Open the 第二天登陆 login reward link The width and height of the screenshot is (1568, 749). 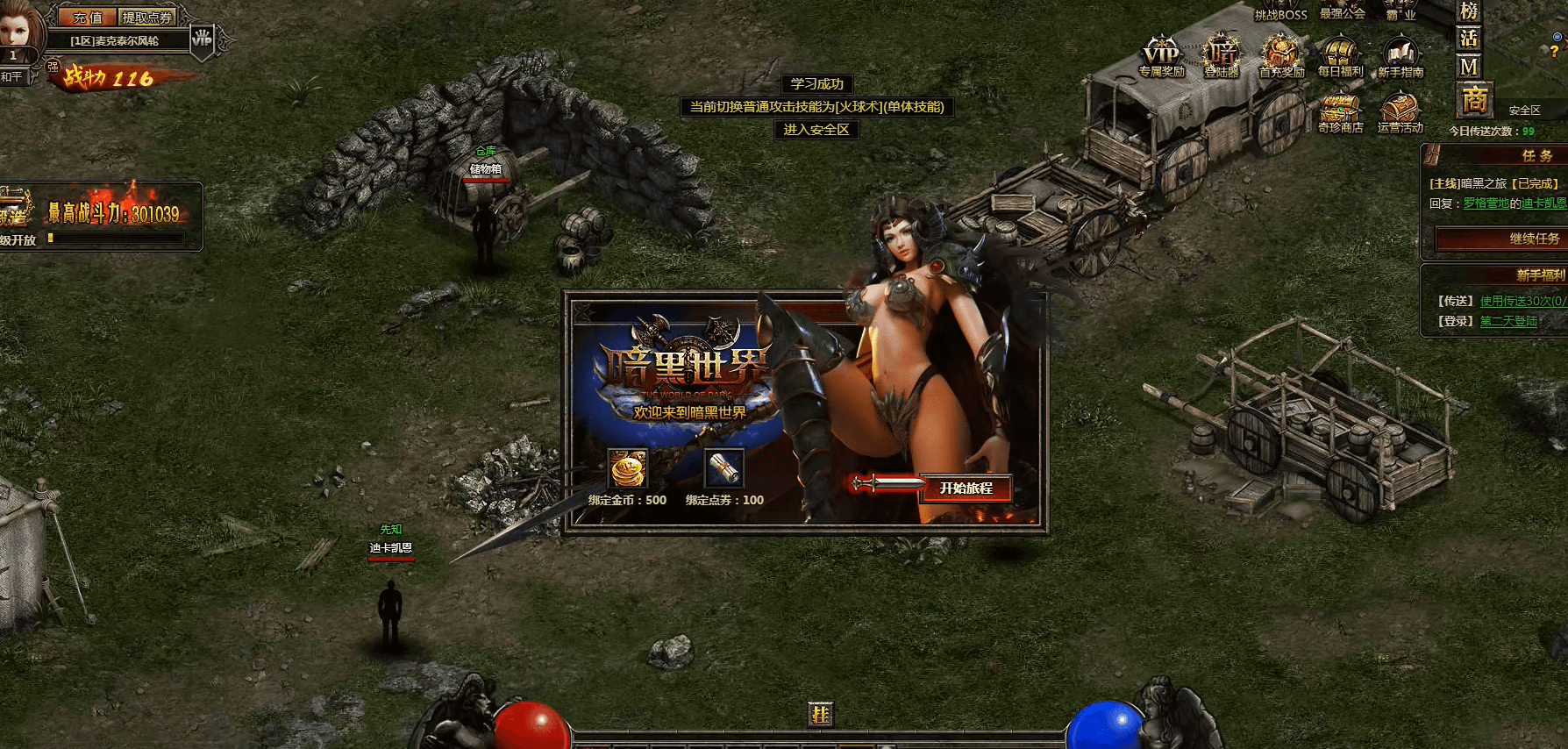coord(1508,321)
